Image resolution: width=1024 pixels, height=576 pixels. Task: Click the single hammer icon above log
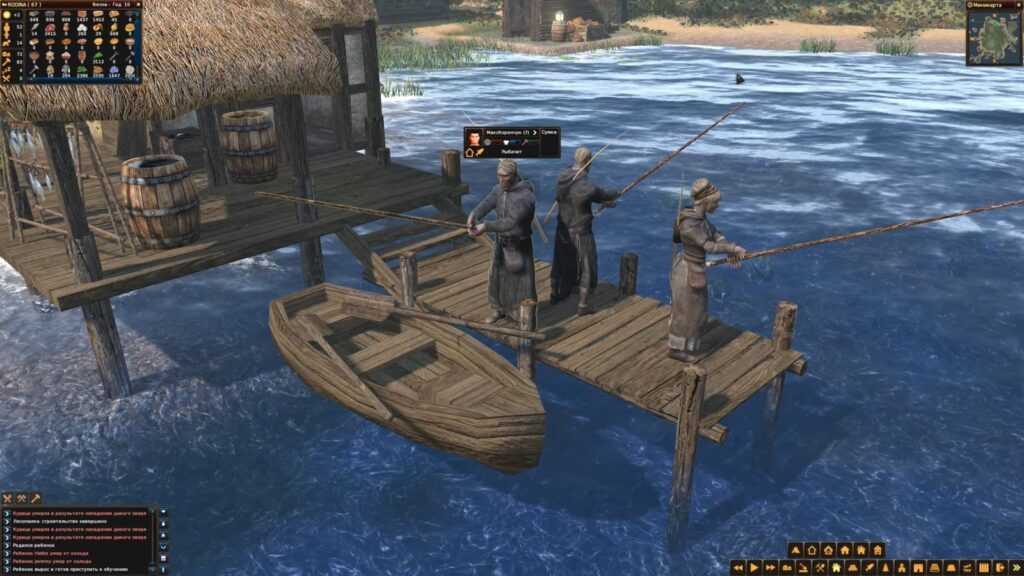click(x=35, y=498)
